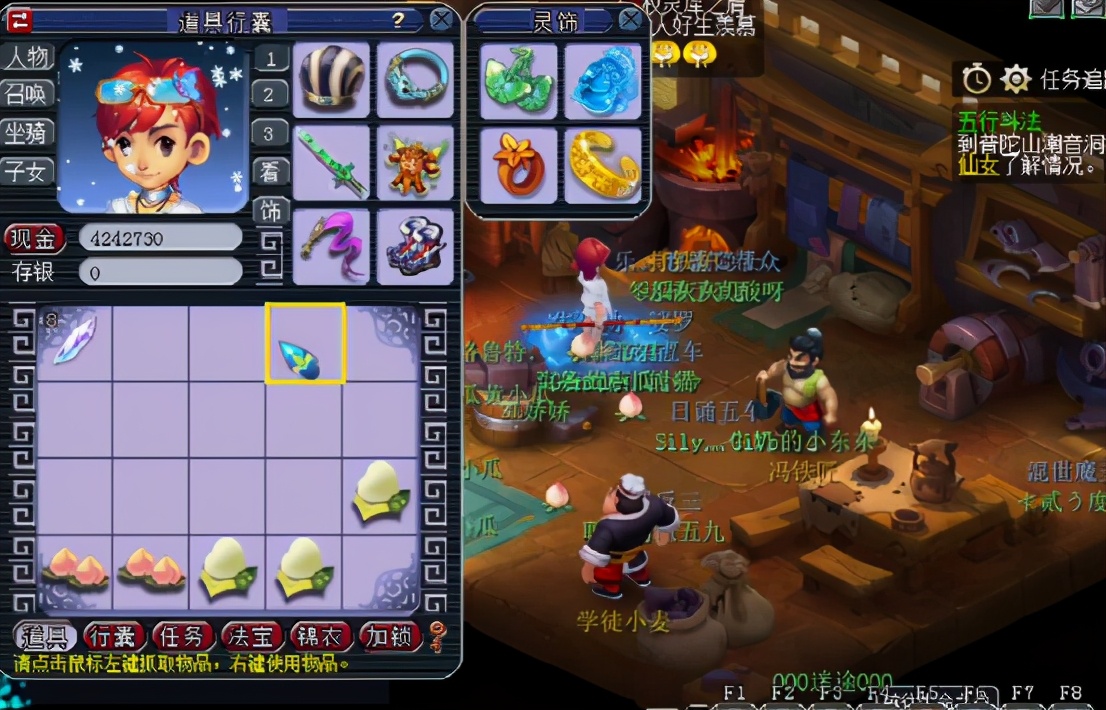
Task: Show the 子女 children tab
Action: (x=27, y=171)
